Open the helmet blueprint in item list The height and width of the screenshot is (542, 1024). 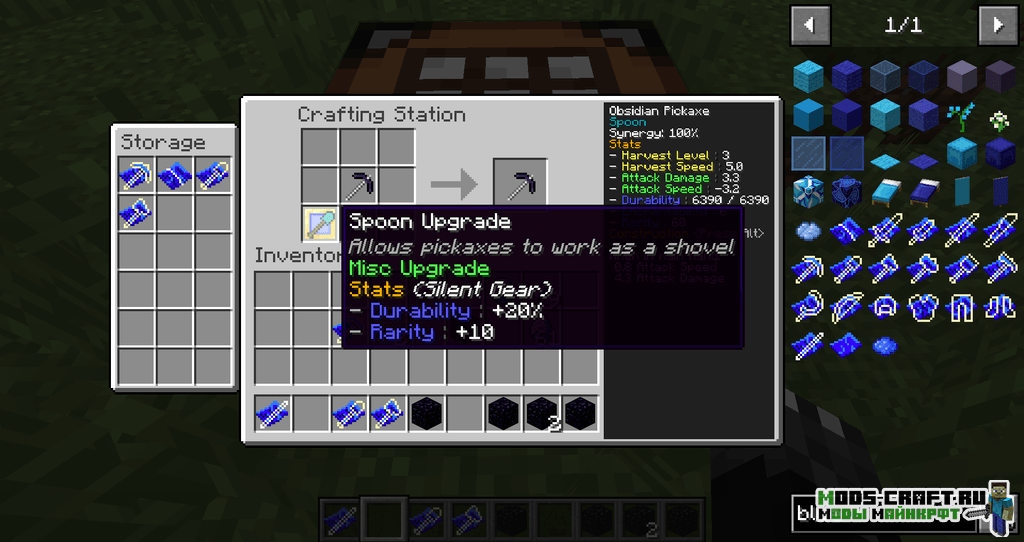click(x=884, y=307)
